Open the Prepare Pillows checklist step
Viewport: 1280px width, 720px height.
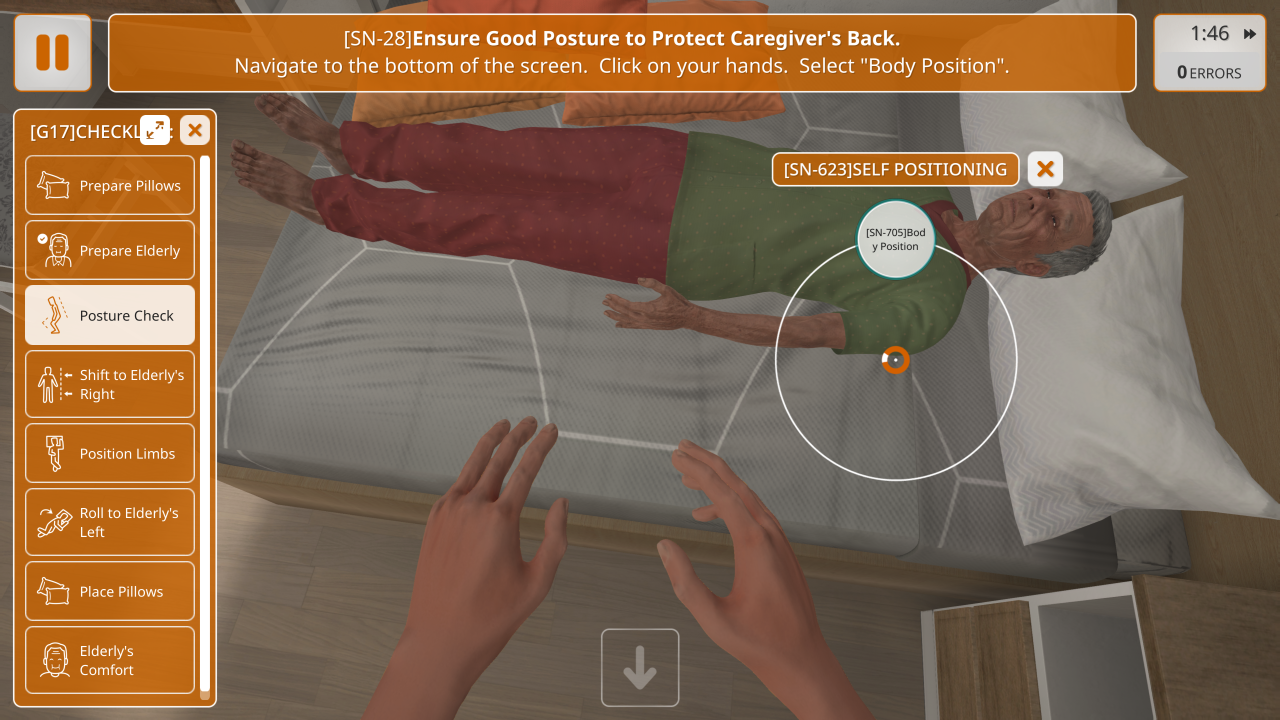tap(110, 185)
